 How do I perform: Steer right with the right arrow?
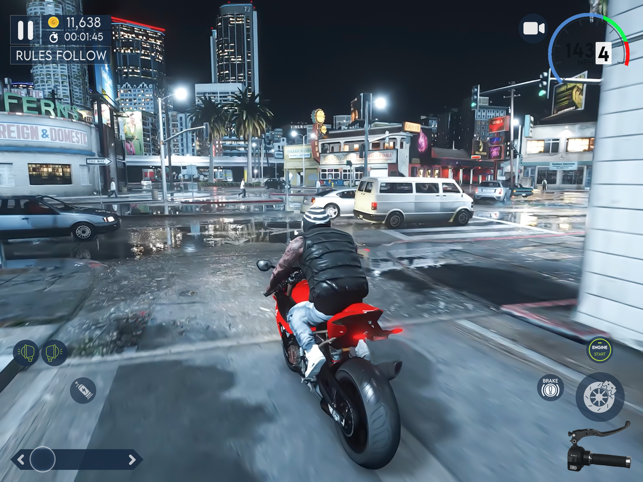(131, 460)
